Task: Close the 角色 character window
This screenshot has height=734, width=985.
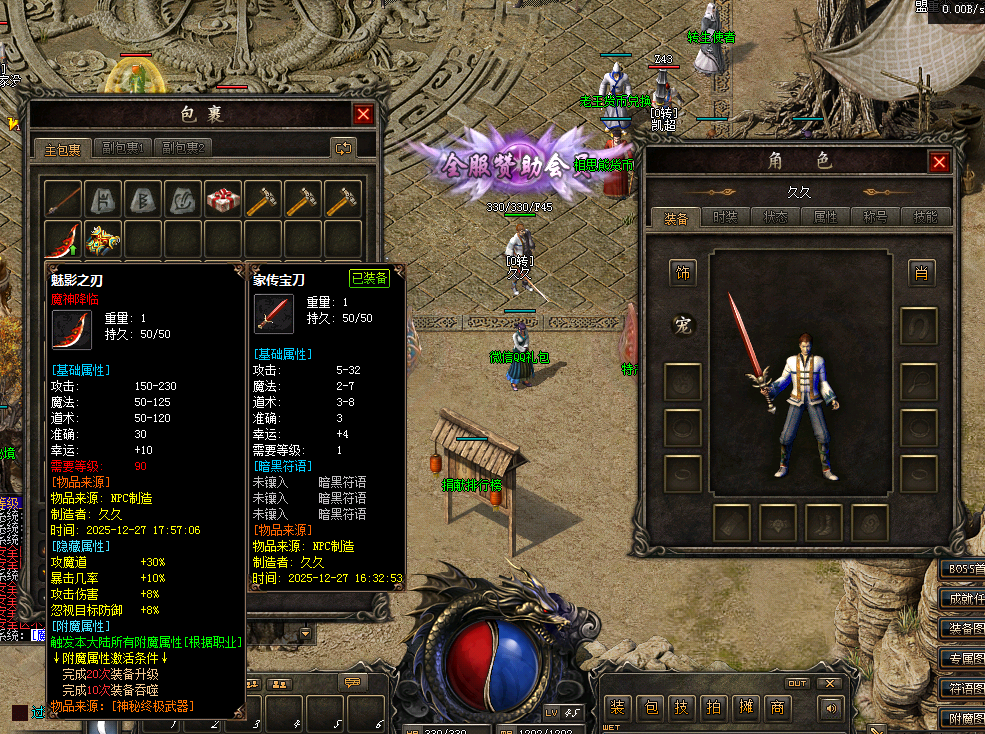Action: pyautogui.click(x=939, y=162)
